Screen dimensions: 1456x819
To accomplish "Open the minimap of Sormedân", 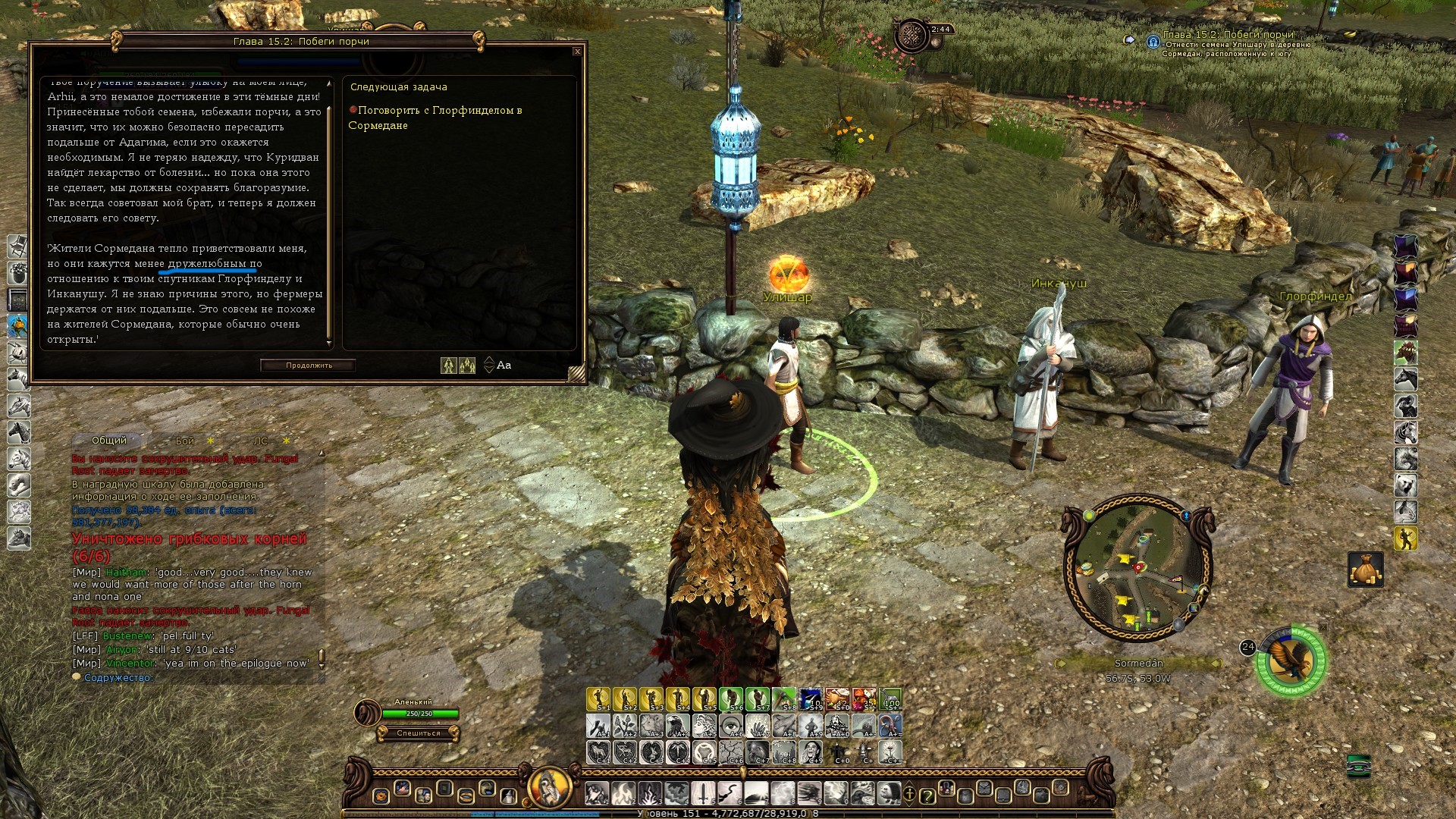I will click(1137, 570).
